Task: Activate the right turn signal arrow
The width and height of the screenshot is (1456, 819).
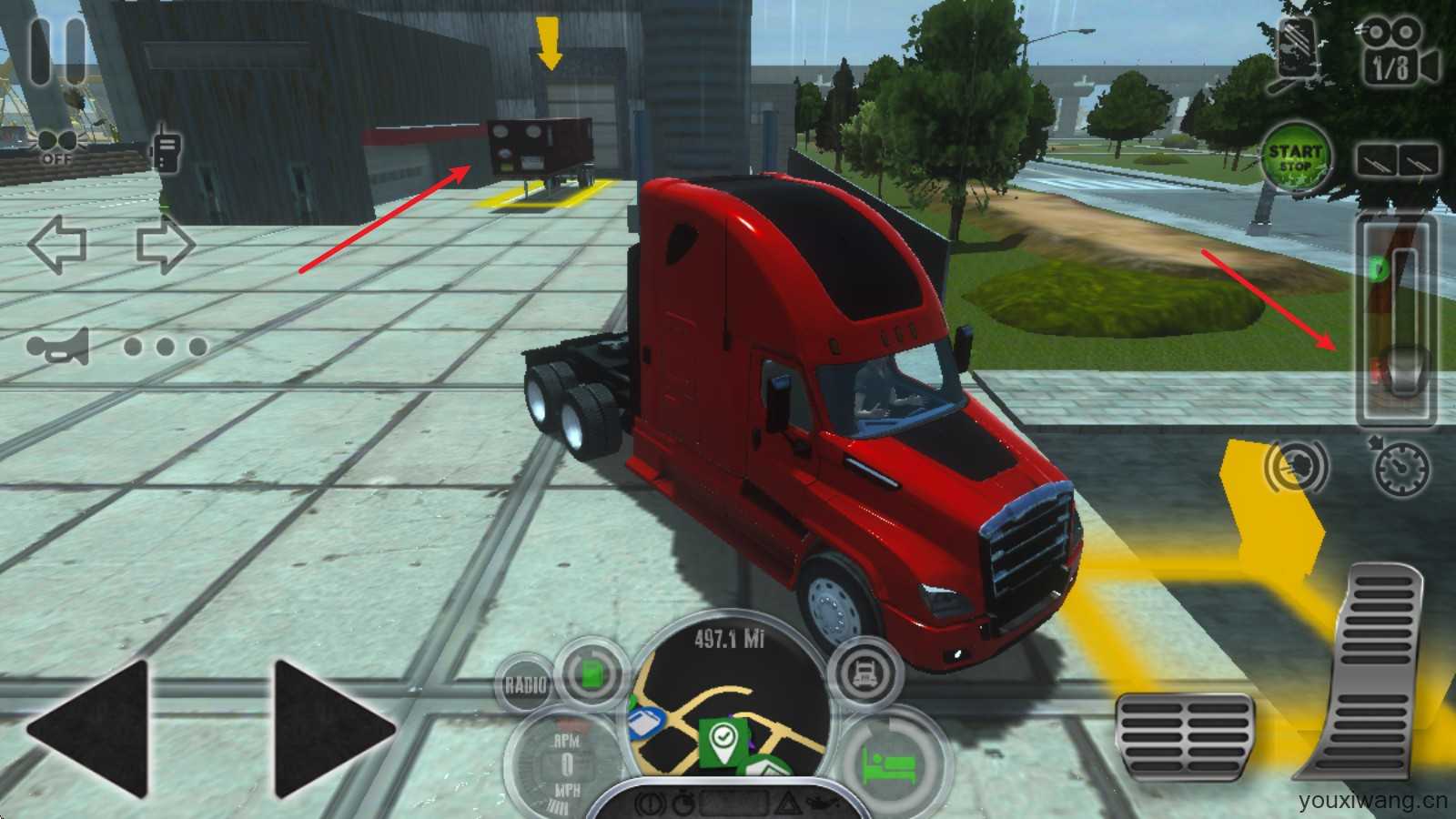Action: point(166,245)
